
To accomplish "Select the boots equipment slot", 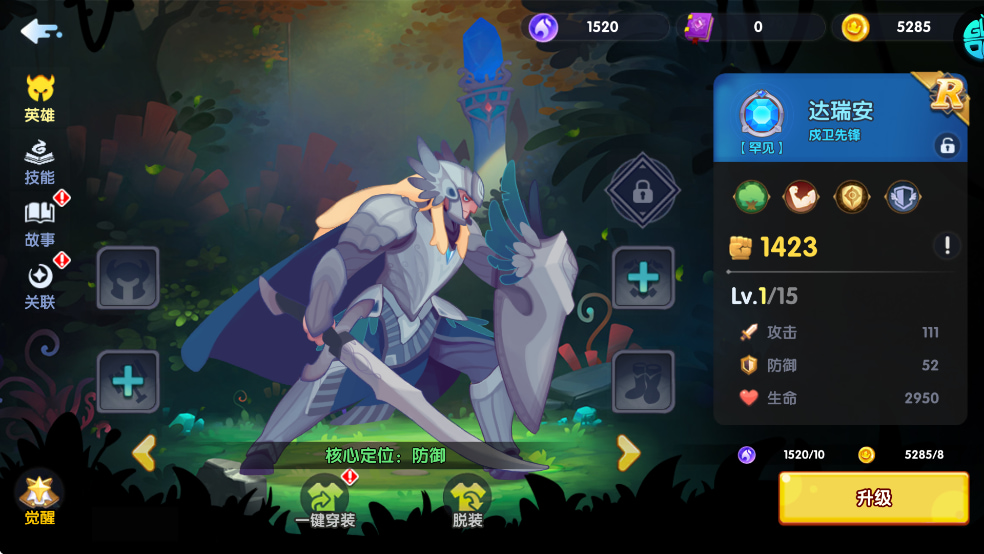I will click(643, 381).
